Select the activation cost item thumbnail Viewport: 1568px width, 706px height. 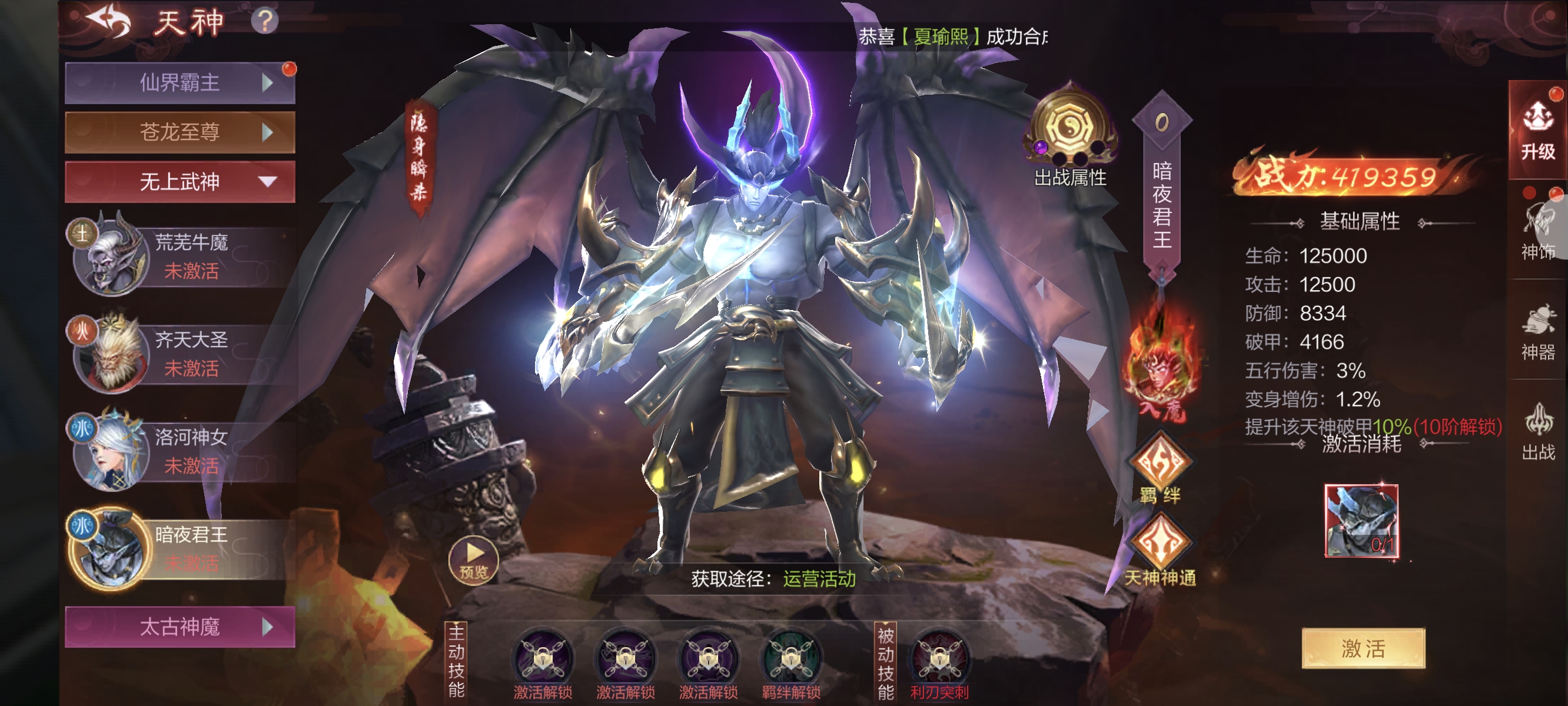[x=1361, y=521]
